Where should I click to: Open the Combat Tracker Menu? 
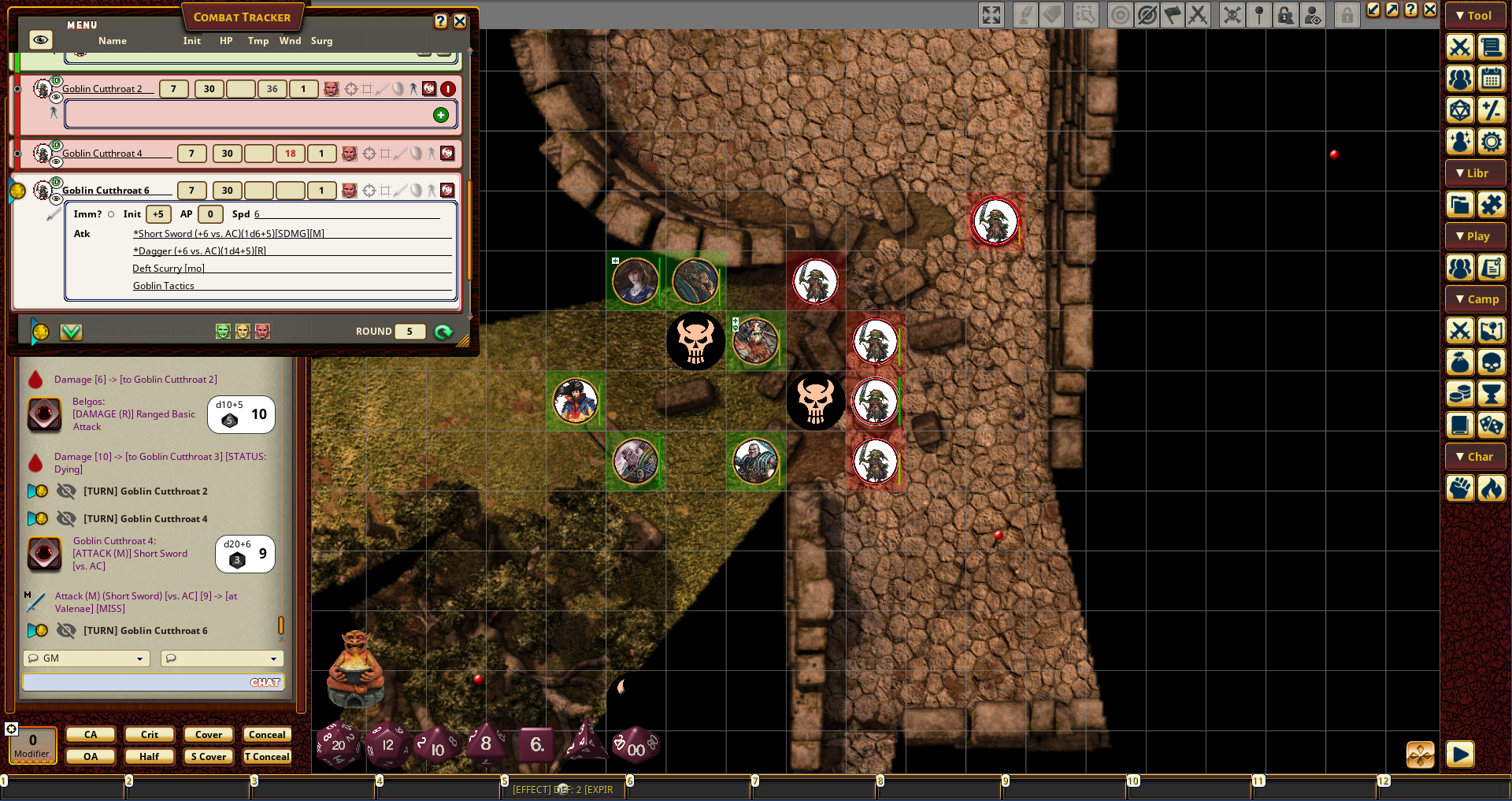tap(82, 25)
